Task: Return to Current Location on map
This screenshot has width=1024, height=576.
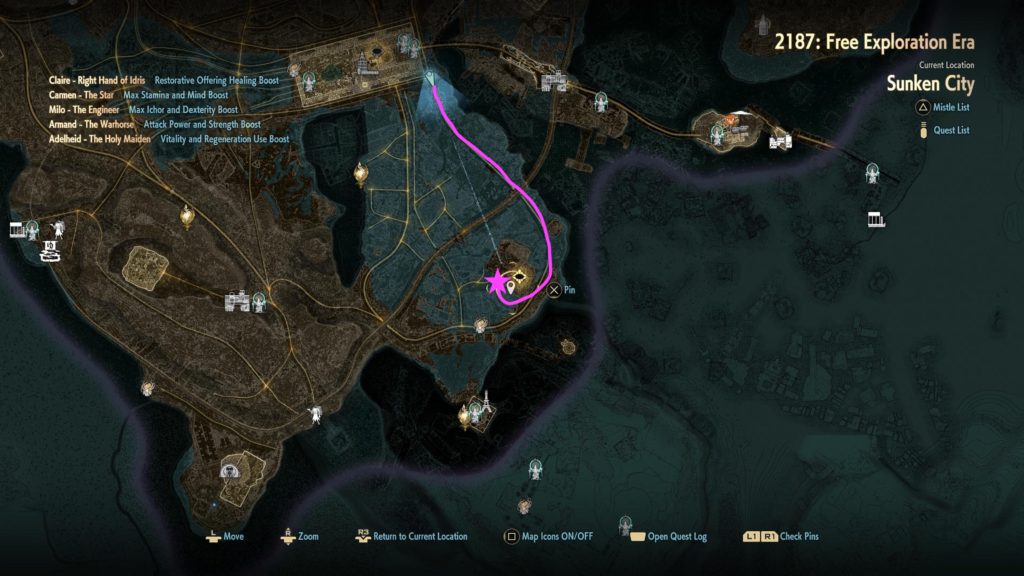Action: point(411,536)
